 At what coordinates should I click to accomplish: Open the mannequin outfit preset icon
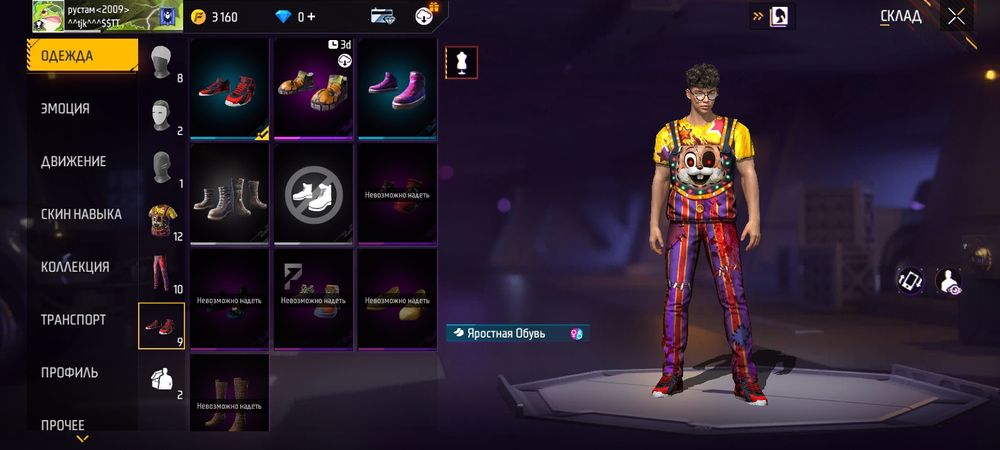tap(461, 62)
